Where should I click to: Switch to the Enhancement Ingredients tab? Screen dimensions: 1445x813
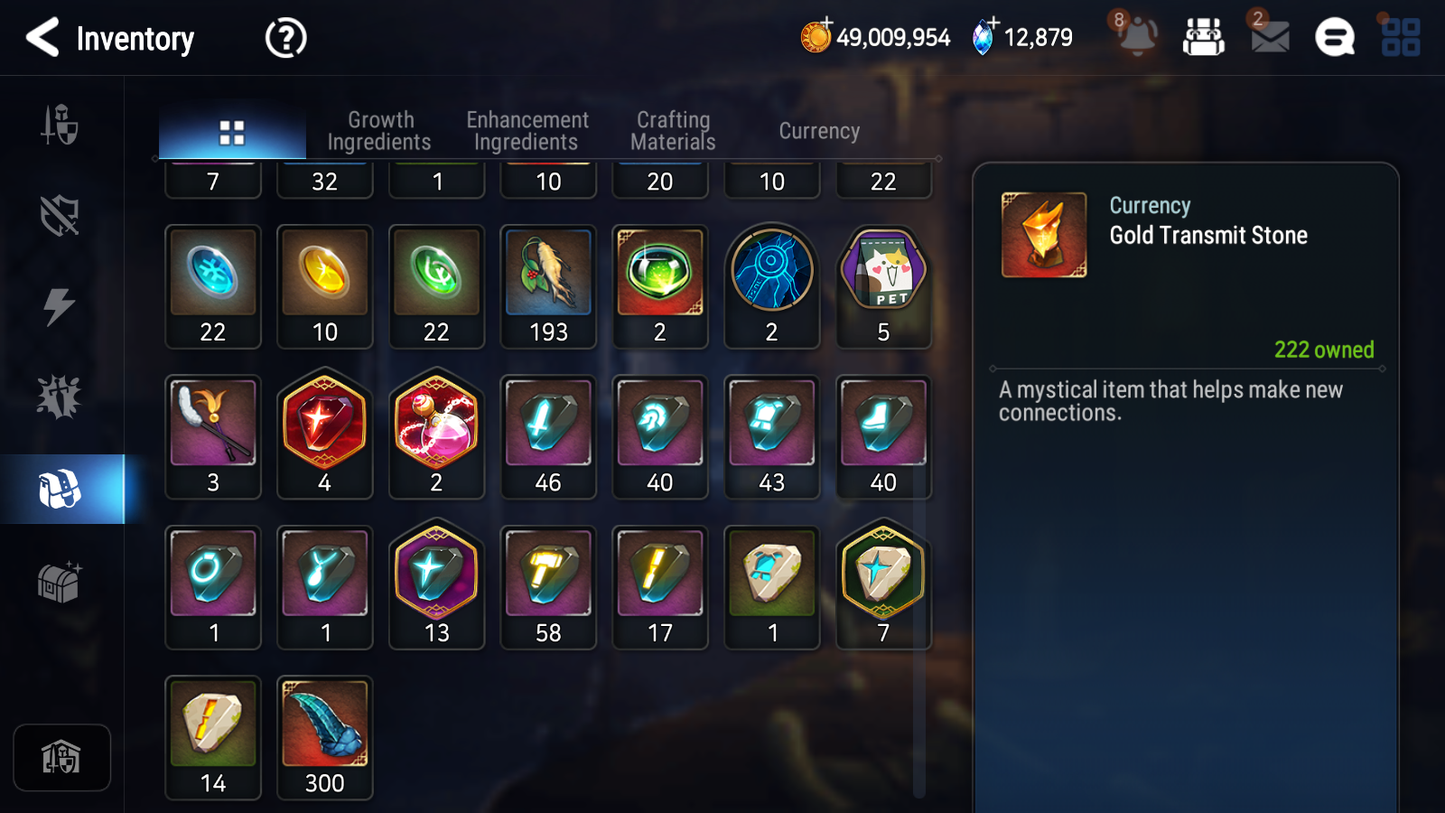point(526,130)
